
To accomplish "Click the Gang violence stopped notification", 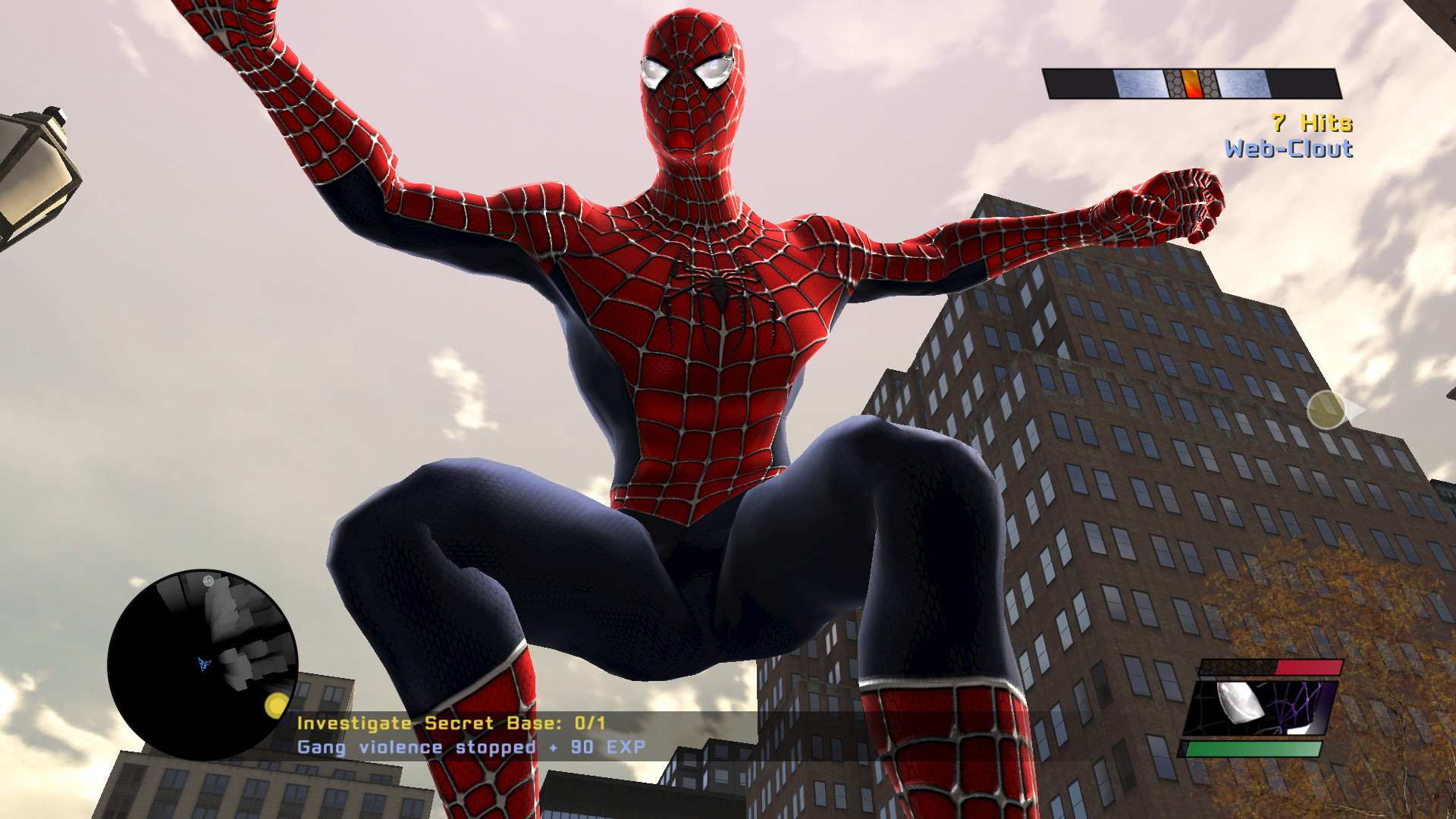I will click(472, 747).
